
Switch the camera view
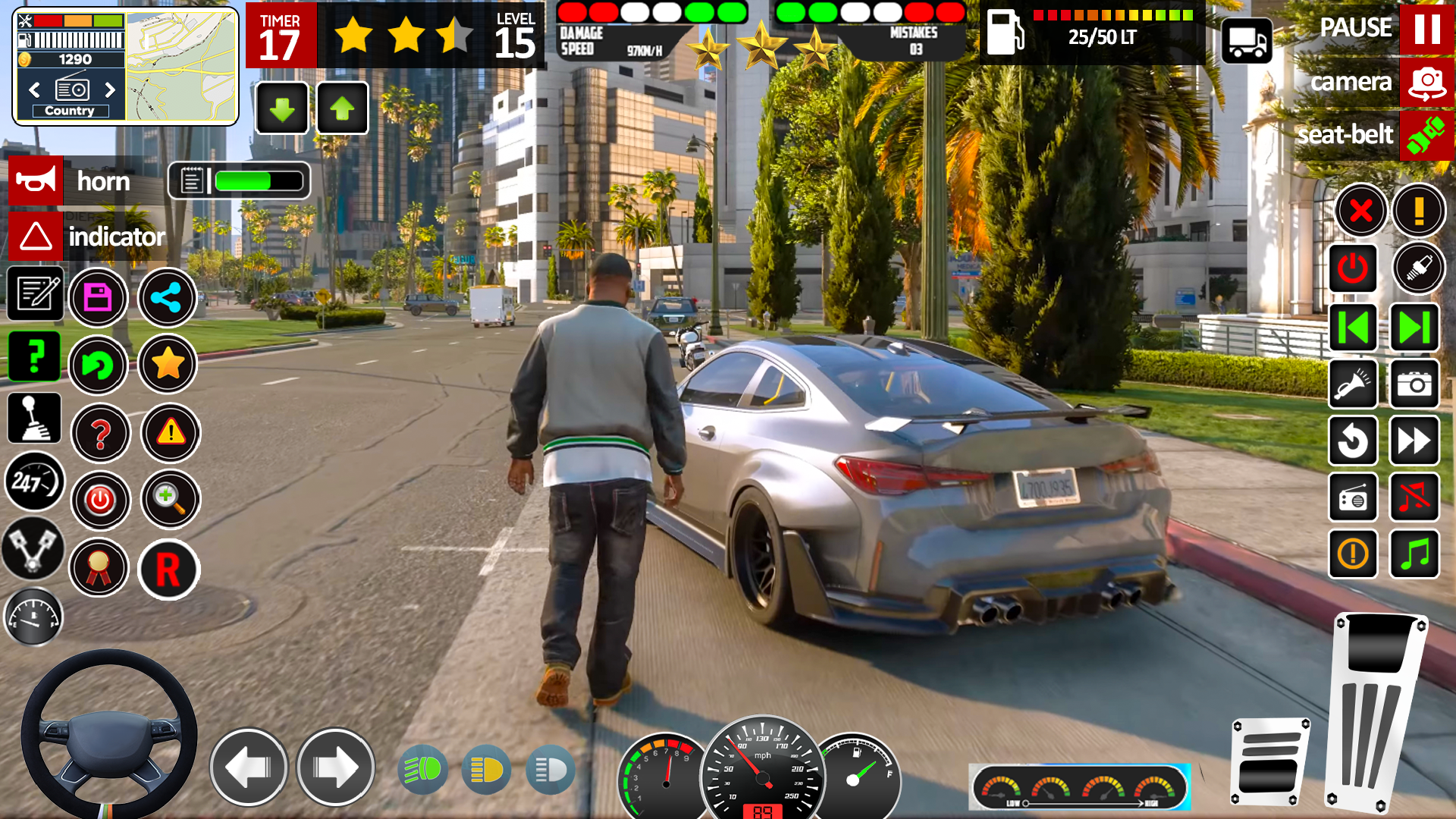pos(1426,82)
